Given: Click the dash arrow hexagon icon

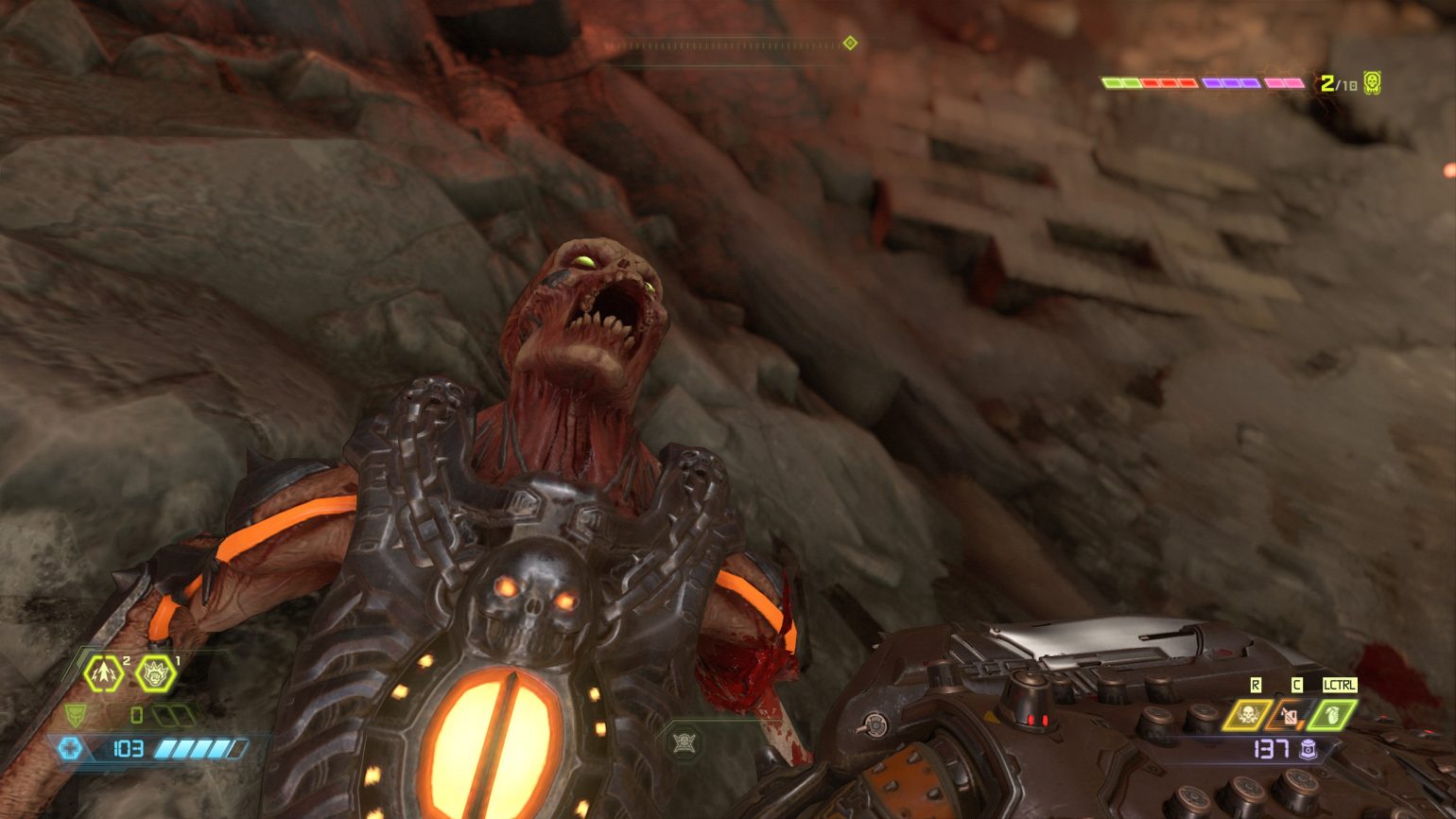Looking at the screenshot, I should click(x=102, y=673).
